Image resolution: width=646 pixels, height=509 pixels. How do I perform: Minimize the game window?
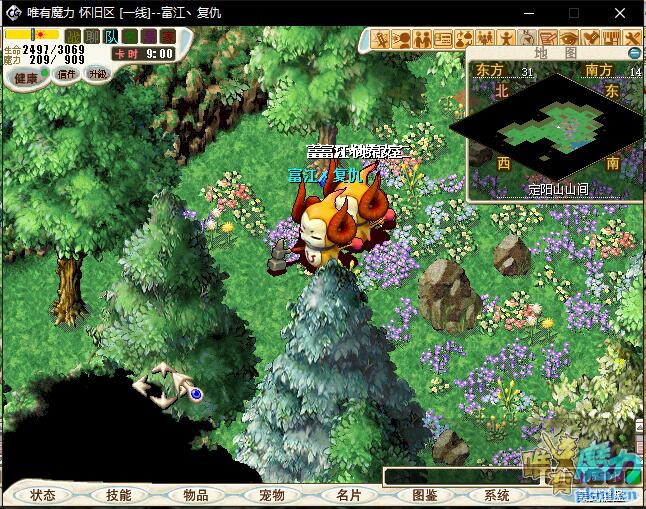(x=530, y=12)
